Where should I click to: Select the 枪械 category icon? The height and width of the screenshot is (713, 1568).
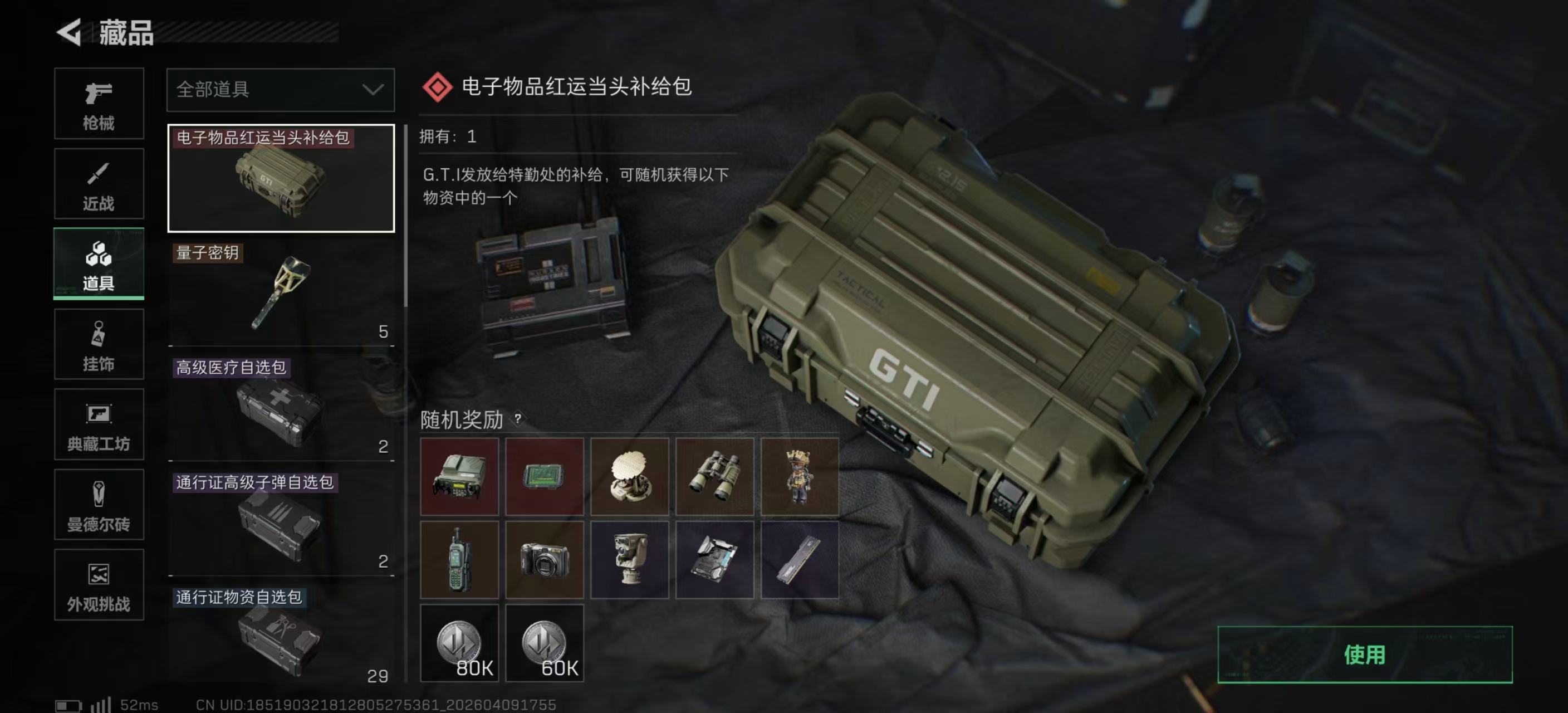(99, 104)
